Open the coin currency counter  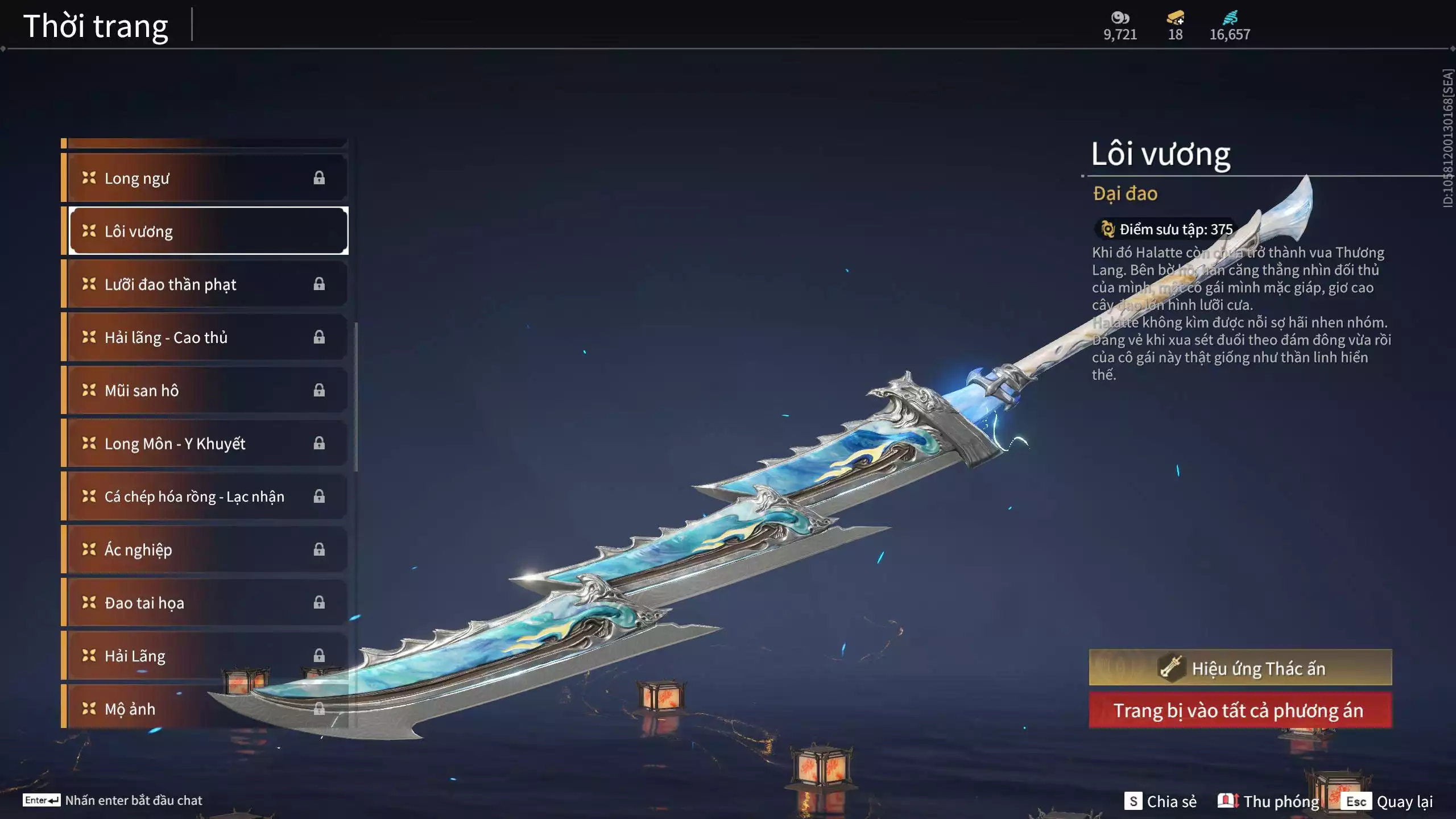1120,26
